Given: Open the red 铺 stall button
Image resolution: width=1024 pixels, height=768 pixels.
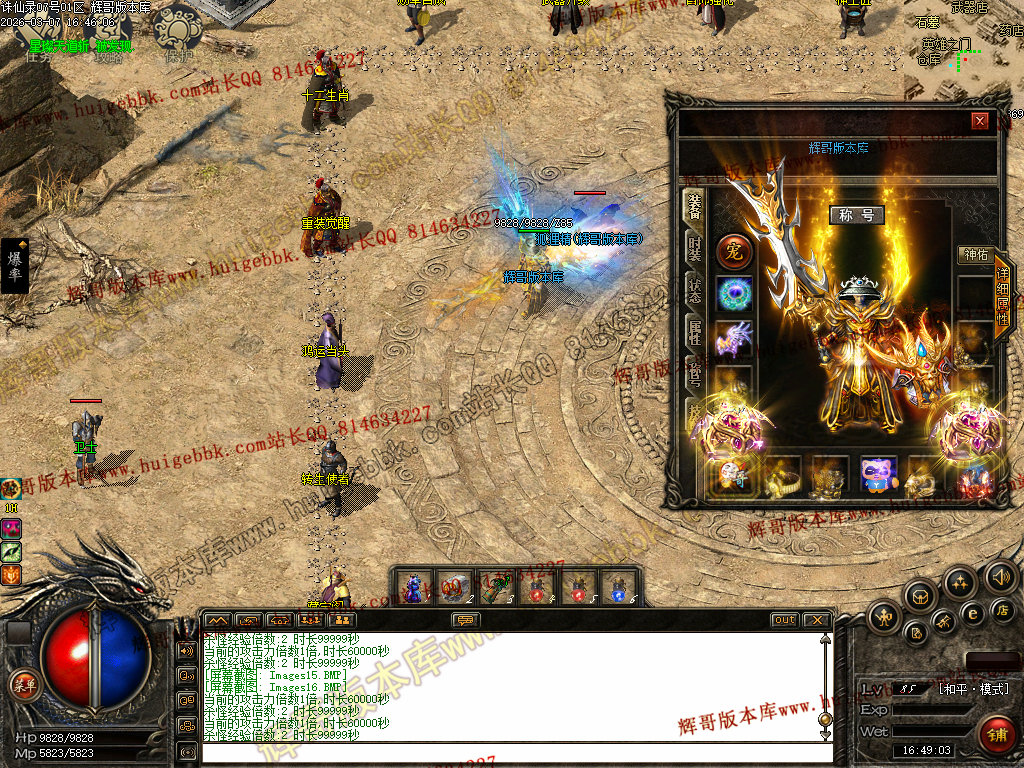Looking at the screenshot, I should tap(995, 735).
